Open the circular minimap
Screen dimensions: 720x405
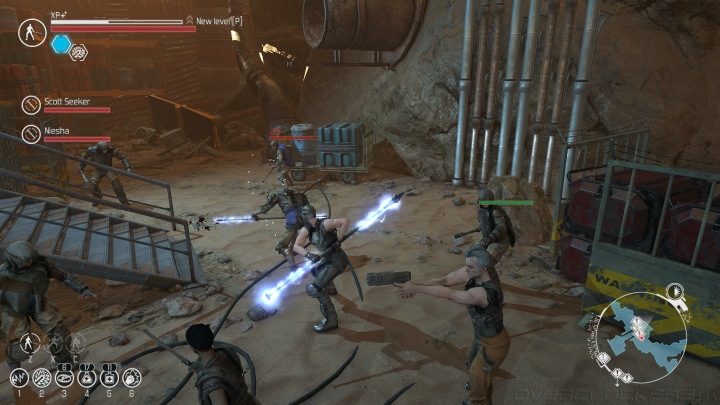(x=646, y=337)
